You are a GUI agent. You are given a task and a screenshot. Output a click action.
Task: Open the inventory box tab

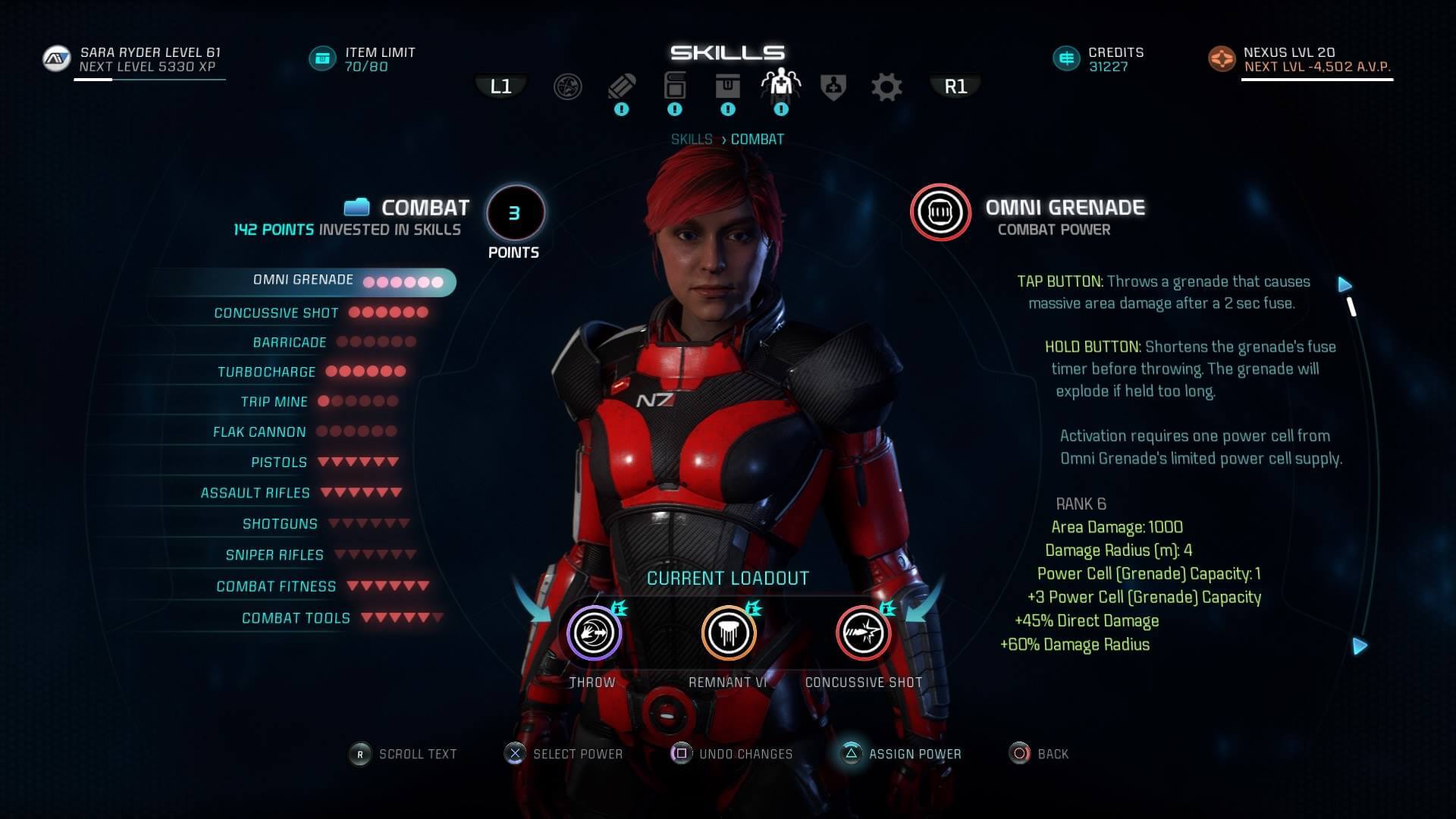tap(727, 86)
